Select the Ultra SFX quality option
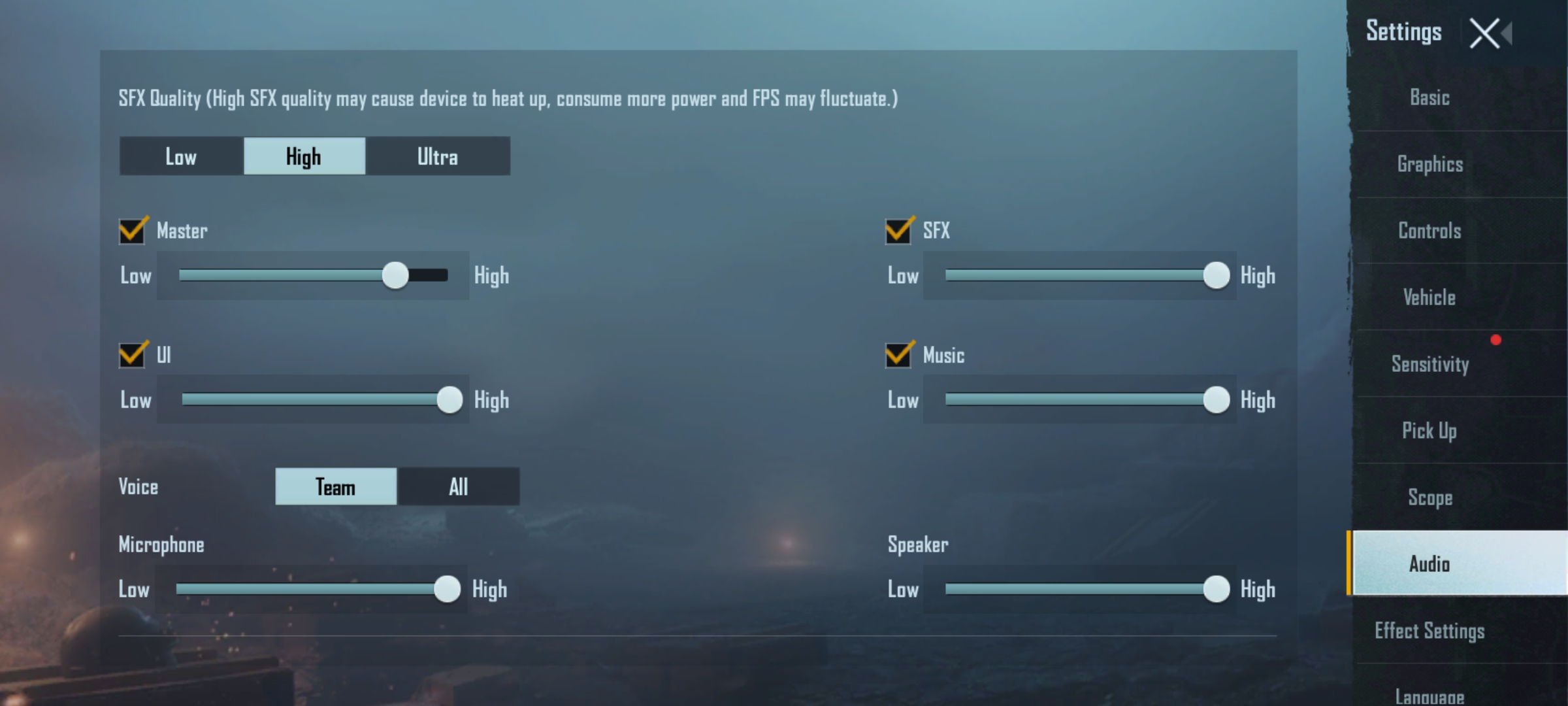Viewport: 1568px width, 706px height. pos(438,156)
